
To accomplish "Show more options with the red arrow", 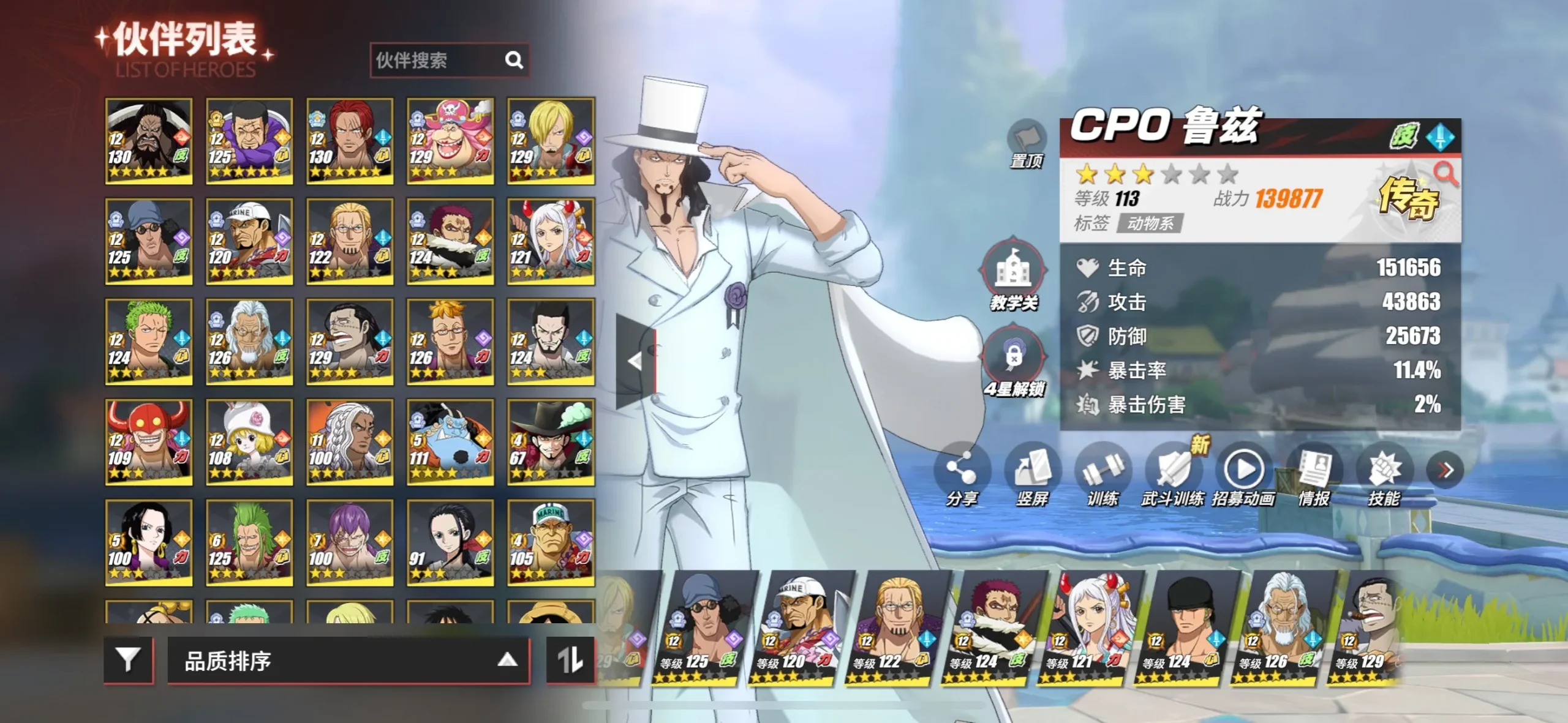I will 1445,470.
